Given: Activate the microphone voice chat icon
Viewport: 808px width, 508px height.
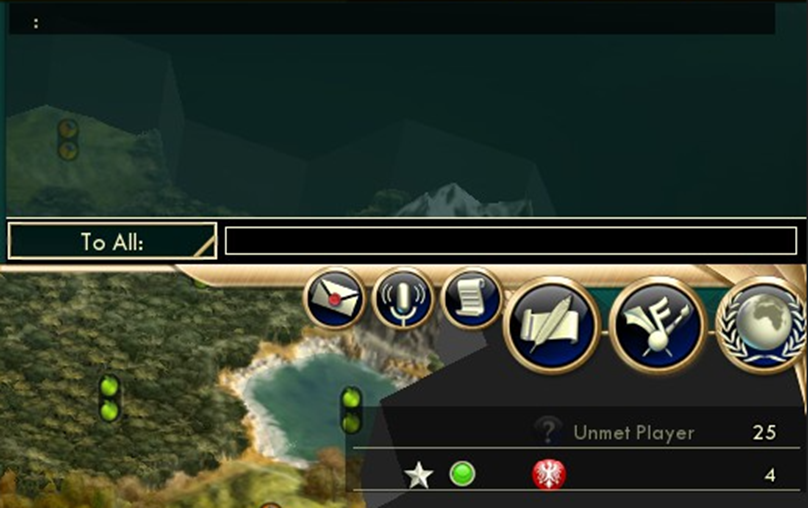Looking at the screenshot, I should click(403, 298).
